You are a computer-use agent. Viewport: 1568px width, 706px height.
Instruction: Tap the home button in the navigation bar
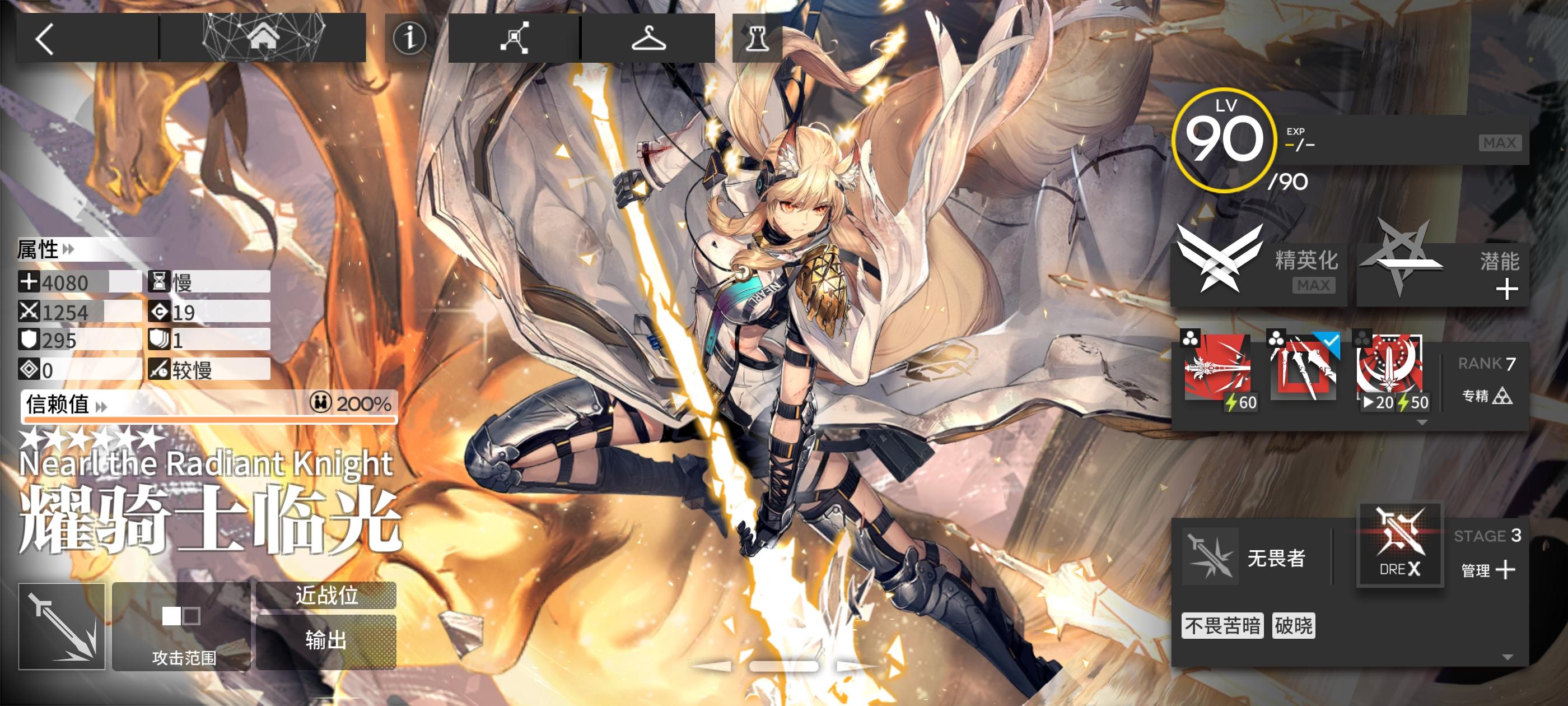[264, 38]
